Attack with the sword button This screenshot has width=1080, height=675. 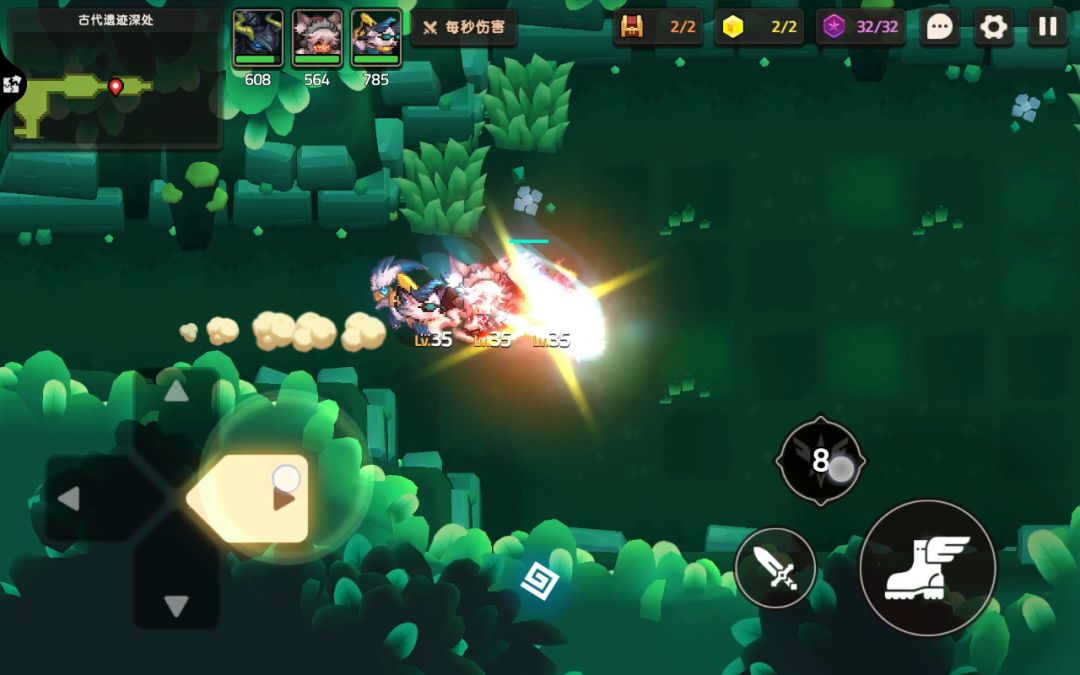[775, 568]
